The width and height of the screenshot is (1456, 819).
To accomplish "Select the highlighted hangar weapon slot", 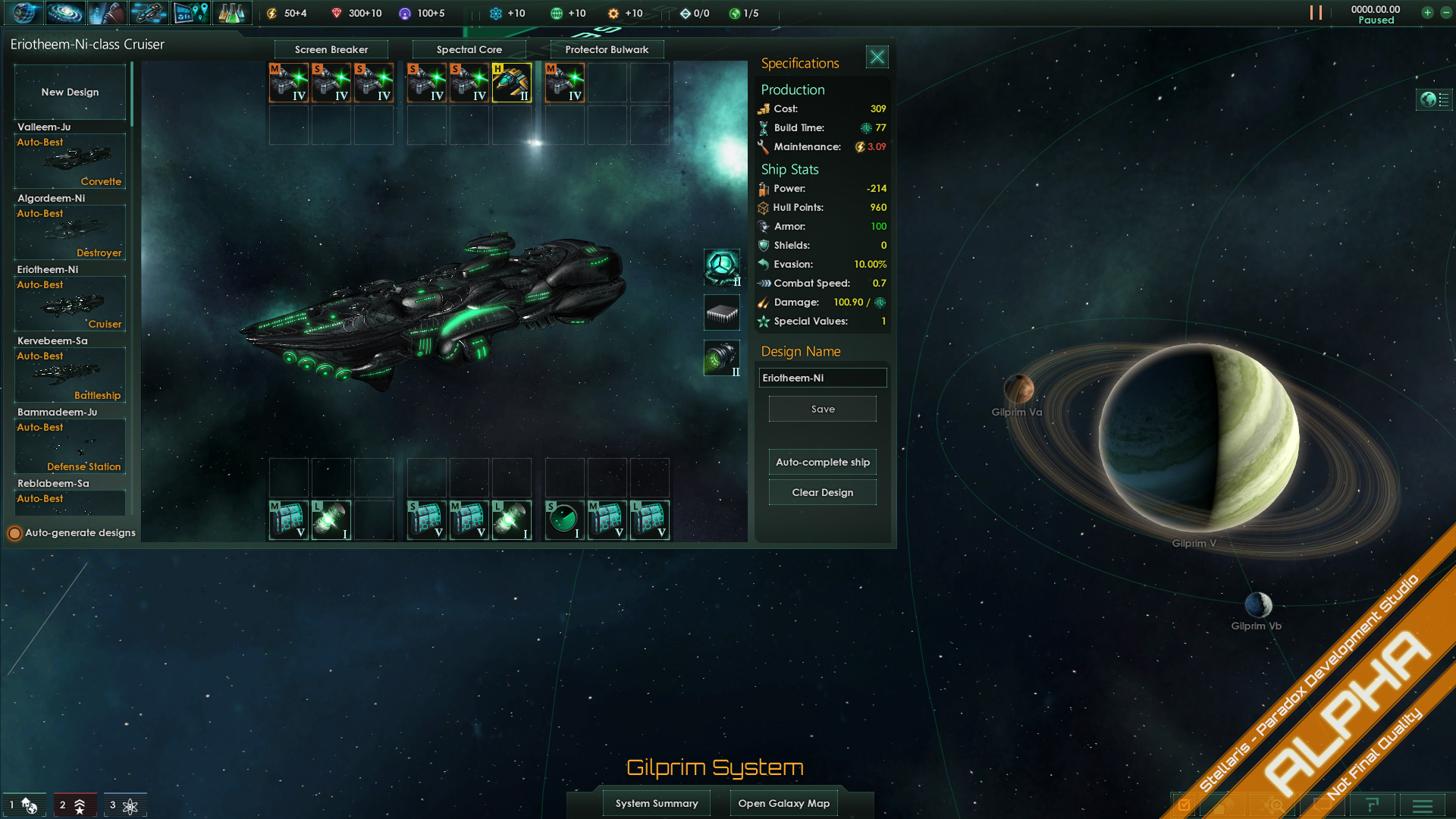I will pyautogui.click(x=512, y=83).
